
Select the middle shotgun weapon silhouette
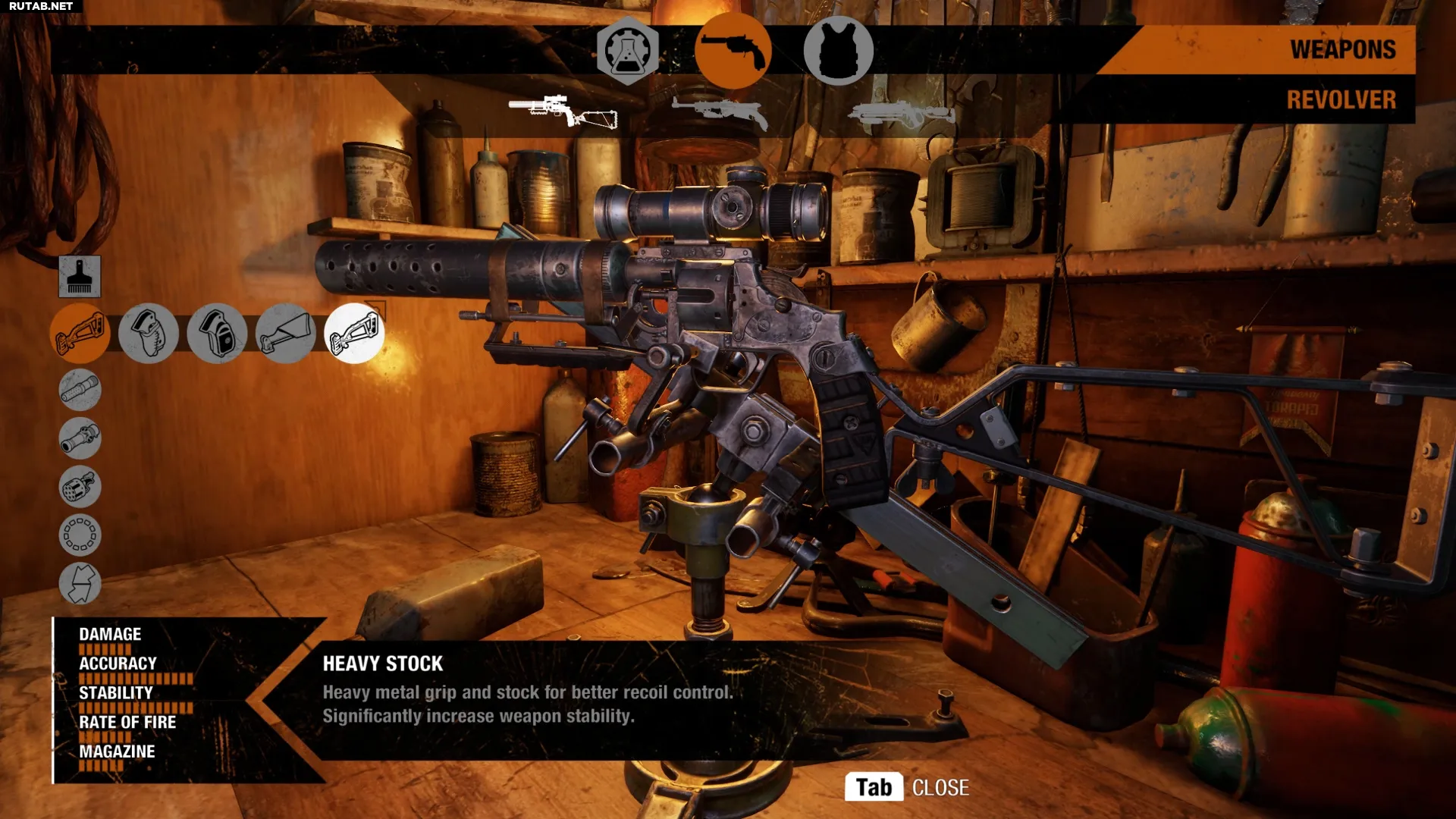coord(717,110)
